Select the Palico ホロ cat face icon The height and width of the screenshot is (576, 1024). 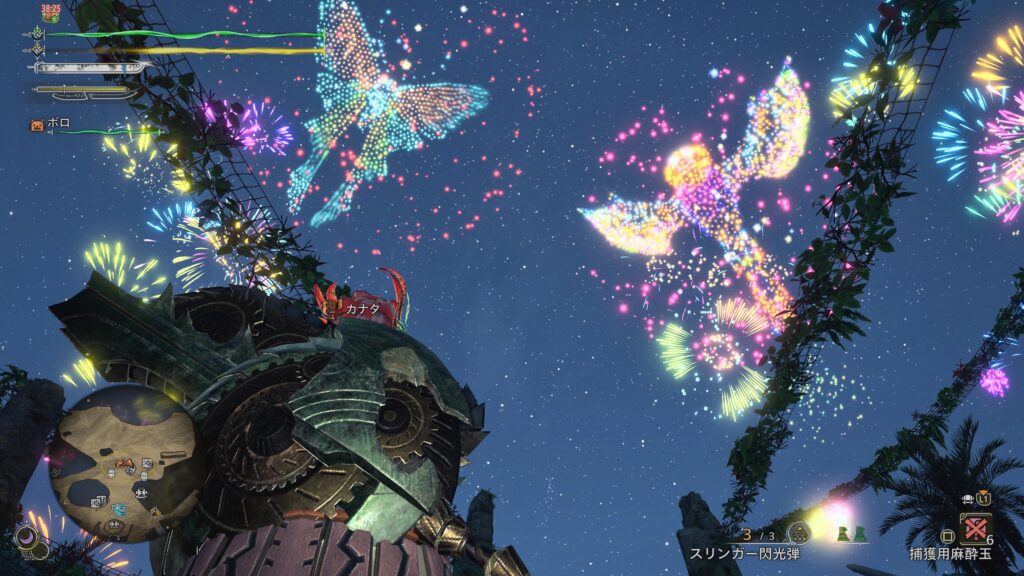tap(38, 126)
